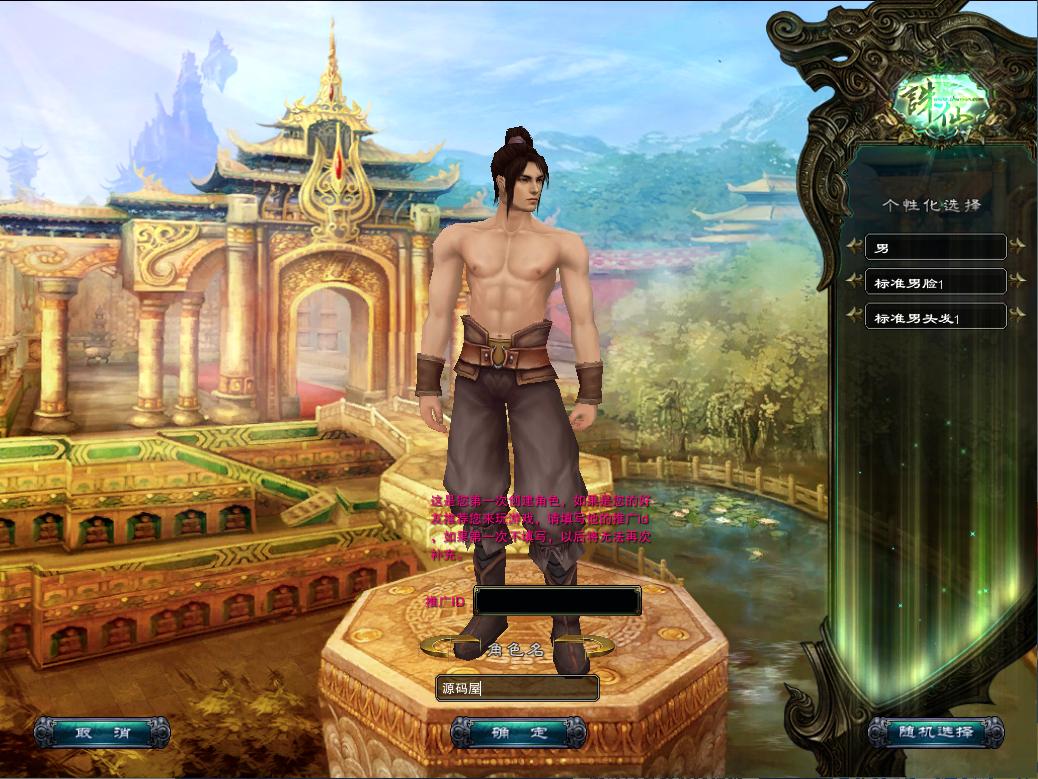Click the right arrow beside gender 男
The image size is (1038, 779).
pyautogui.click(x=1017, y=246)
